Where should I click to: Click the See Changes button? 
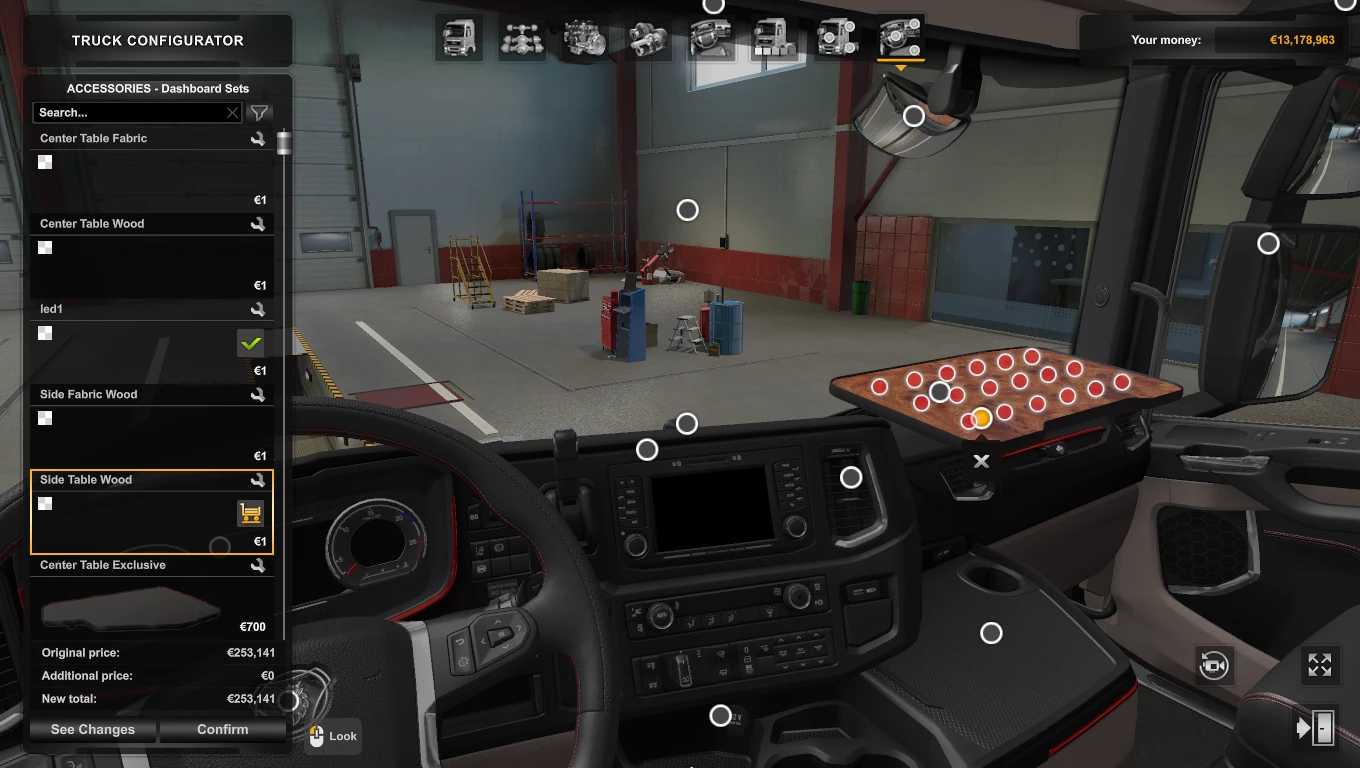tap(93, 729)
